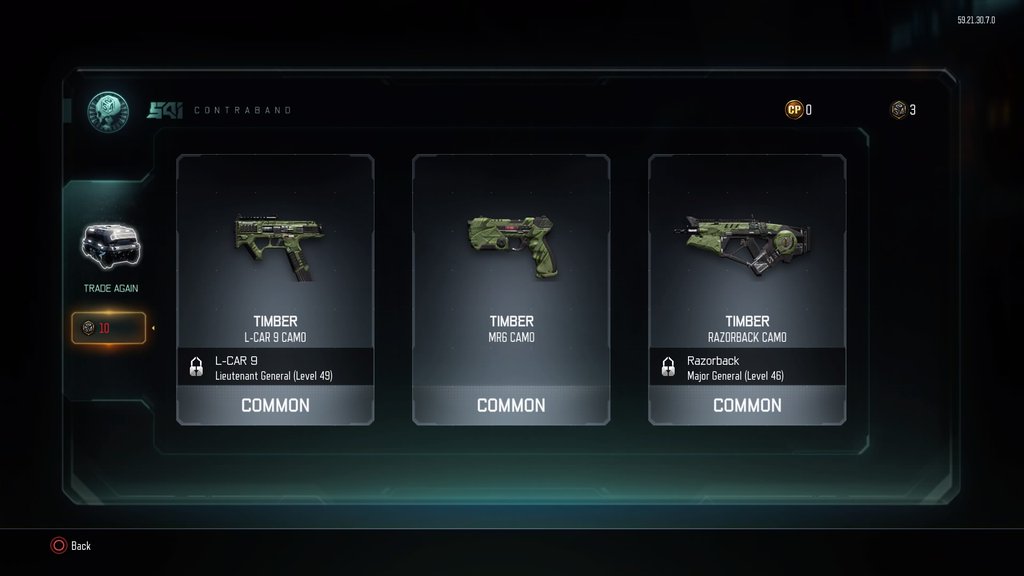Click the supply crate Trade Again icon
This screenshot has width=1024, height=576.
click(110, 248)
